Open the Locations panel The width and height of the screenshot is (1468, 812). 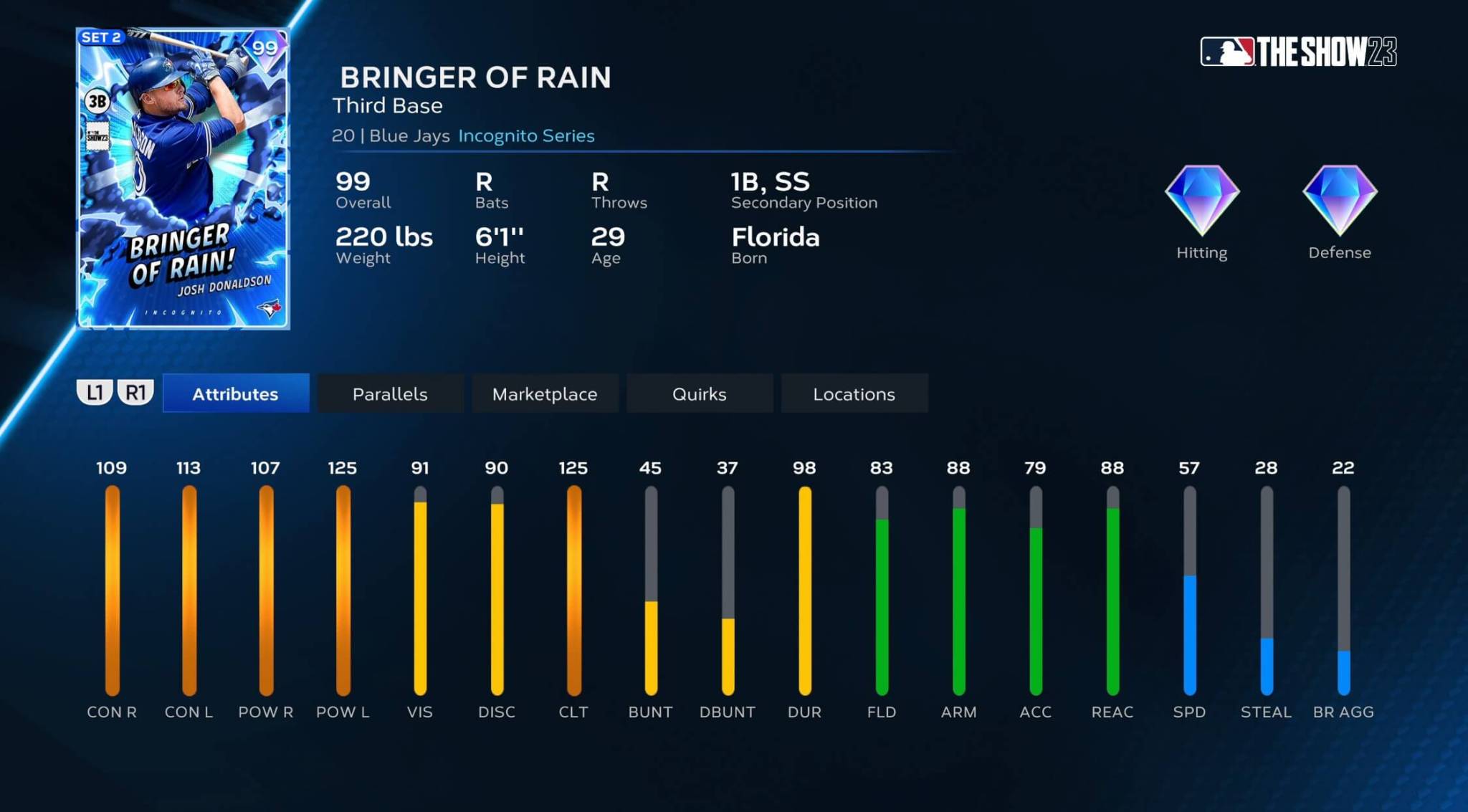(854, 393)
